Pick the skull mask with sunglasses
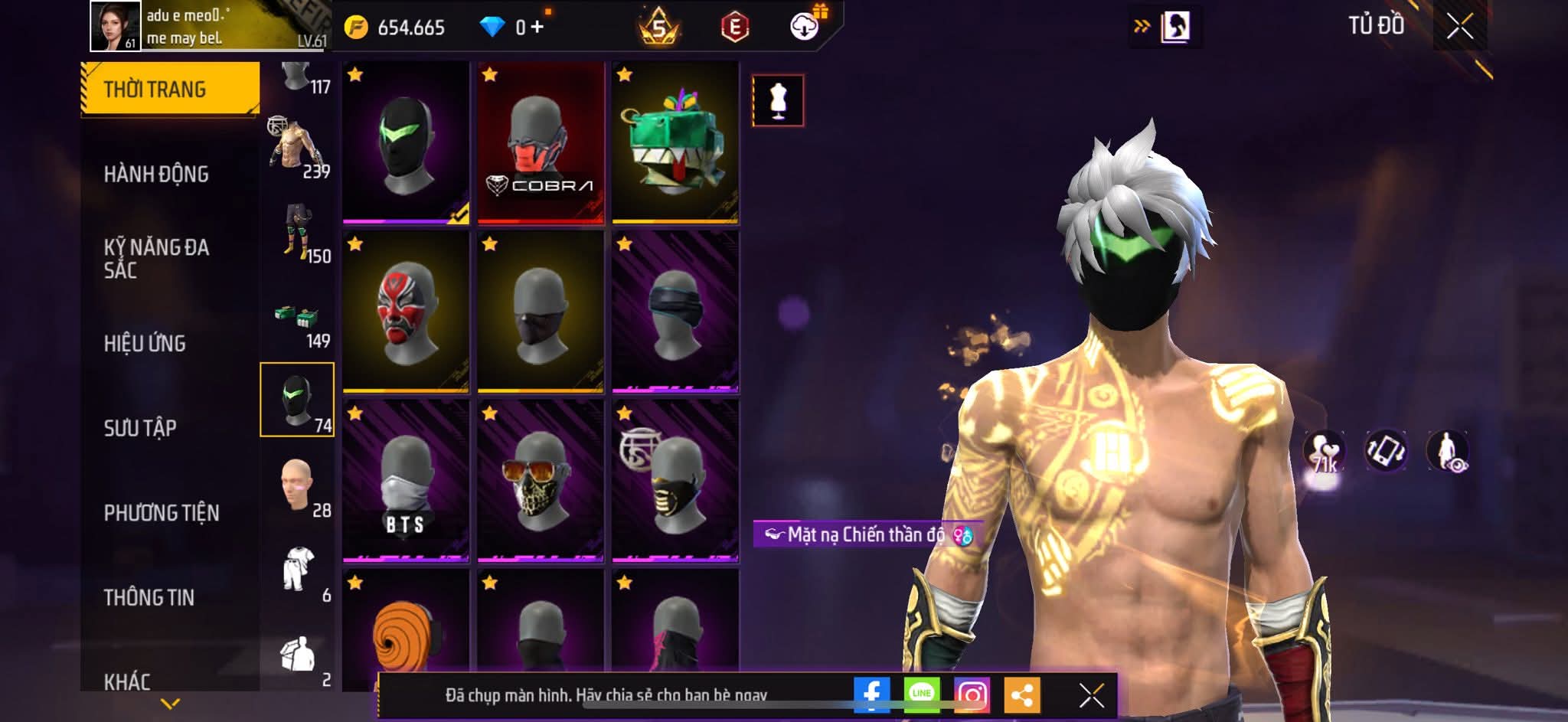This screenshot has width=1568, height=722. click(x=541, y=482)
